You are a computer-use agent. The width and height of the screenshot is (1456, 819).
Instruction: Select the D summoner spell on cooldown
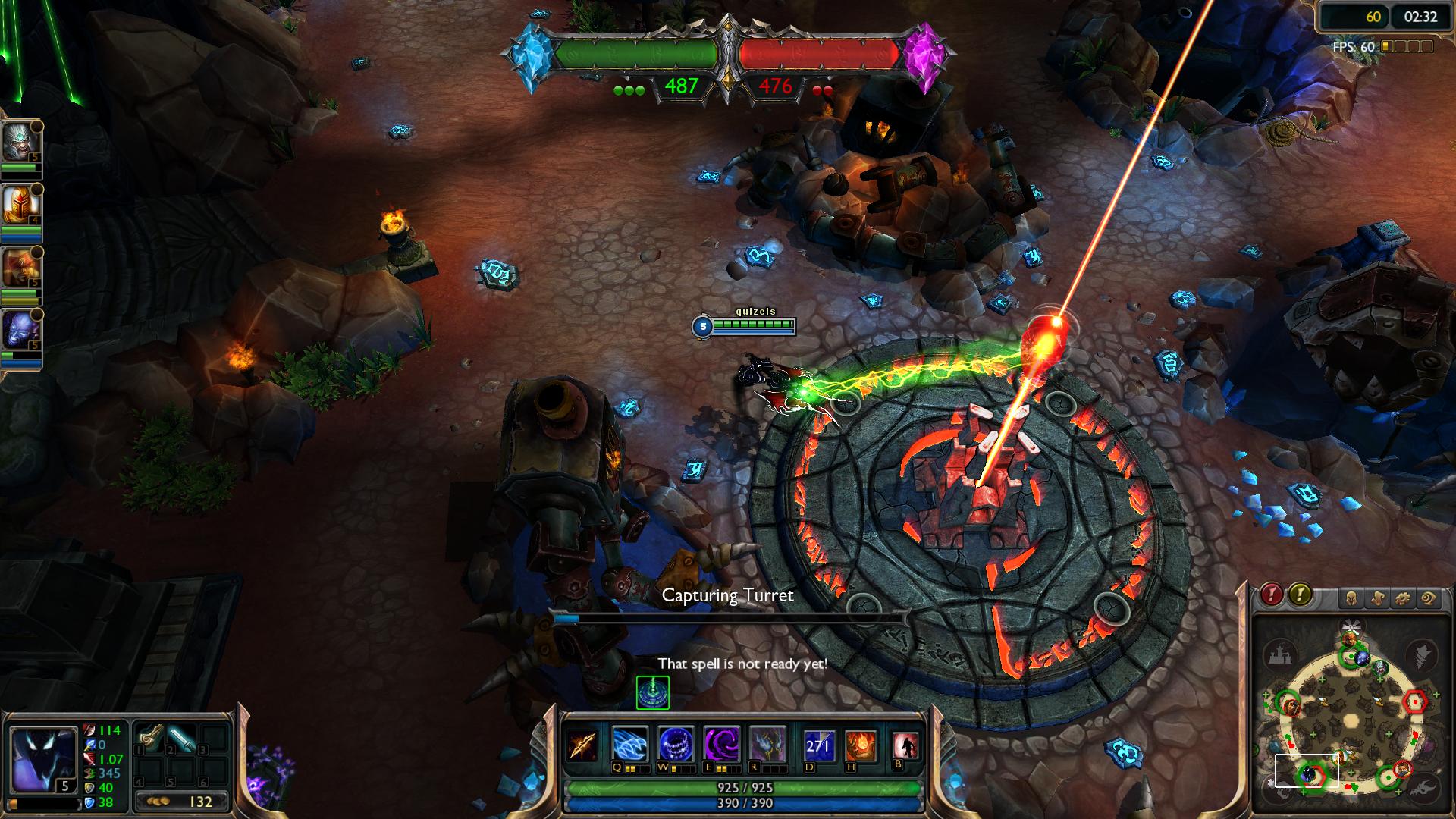pyautogui.click(x=819, y=745)
